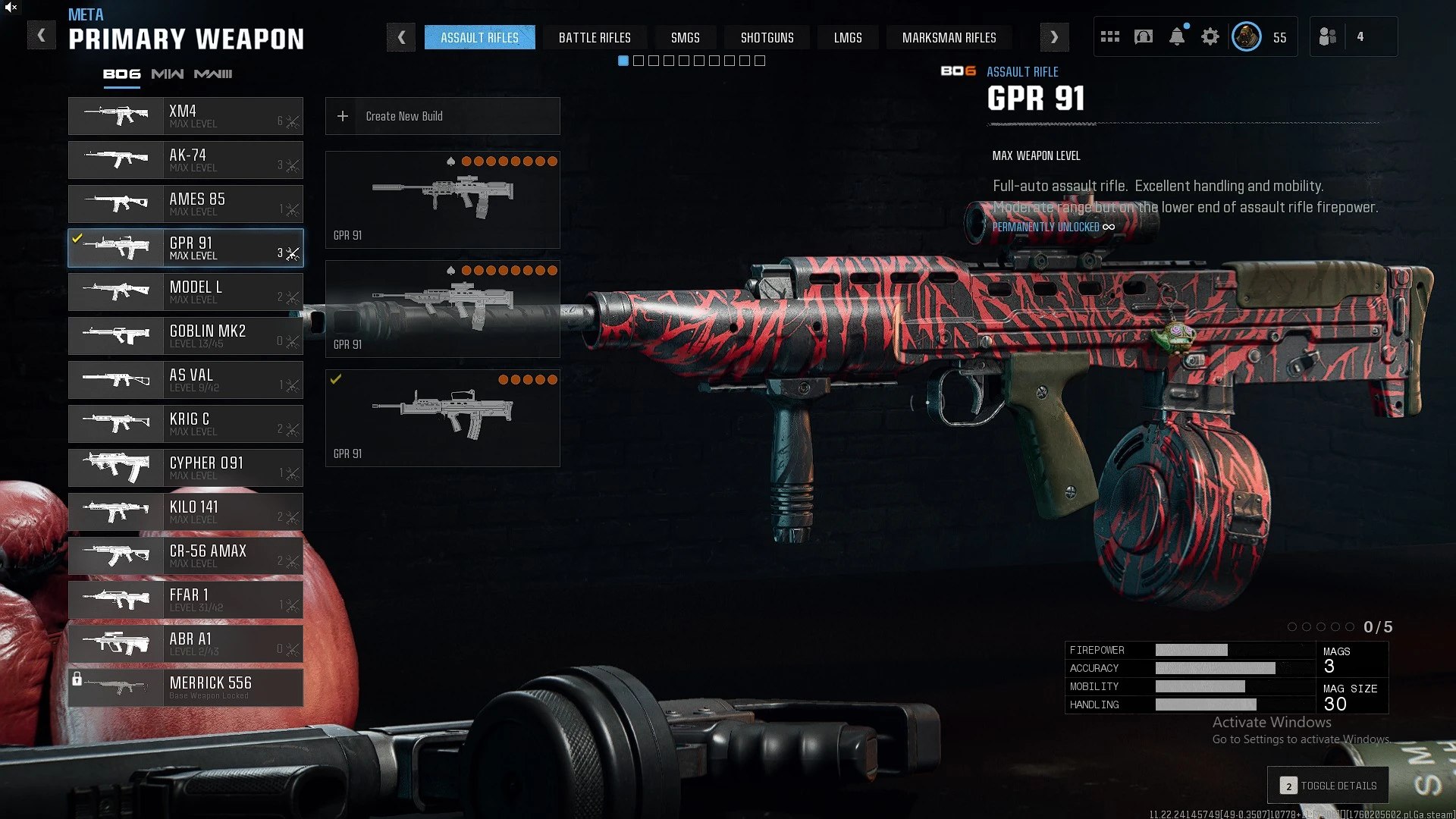Choose the AK-74 from the list
Viewport: 1456px width, 819px height.
[x=186, y=160]
